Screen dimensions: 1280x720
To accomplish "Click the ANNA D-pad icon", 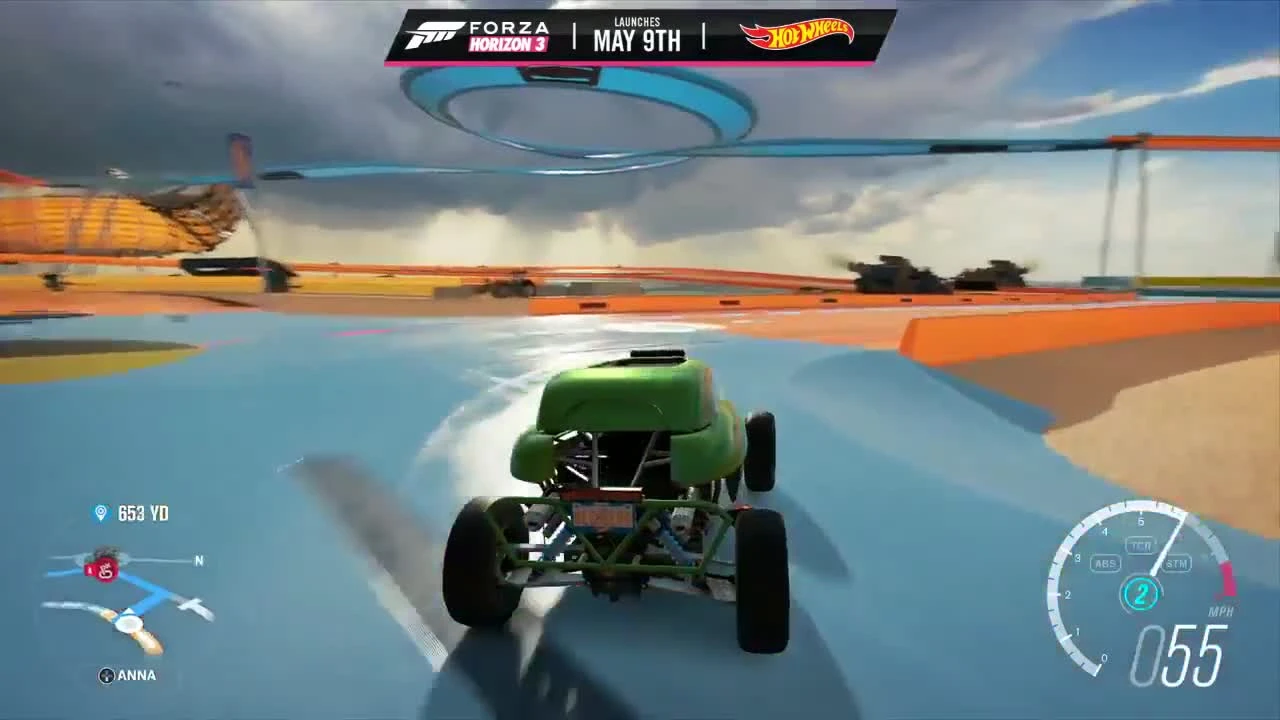I will pos(104,675).
